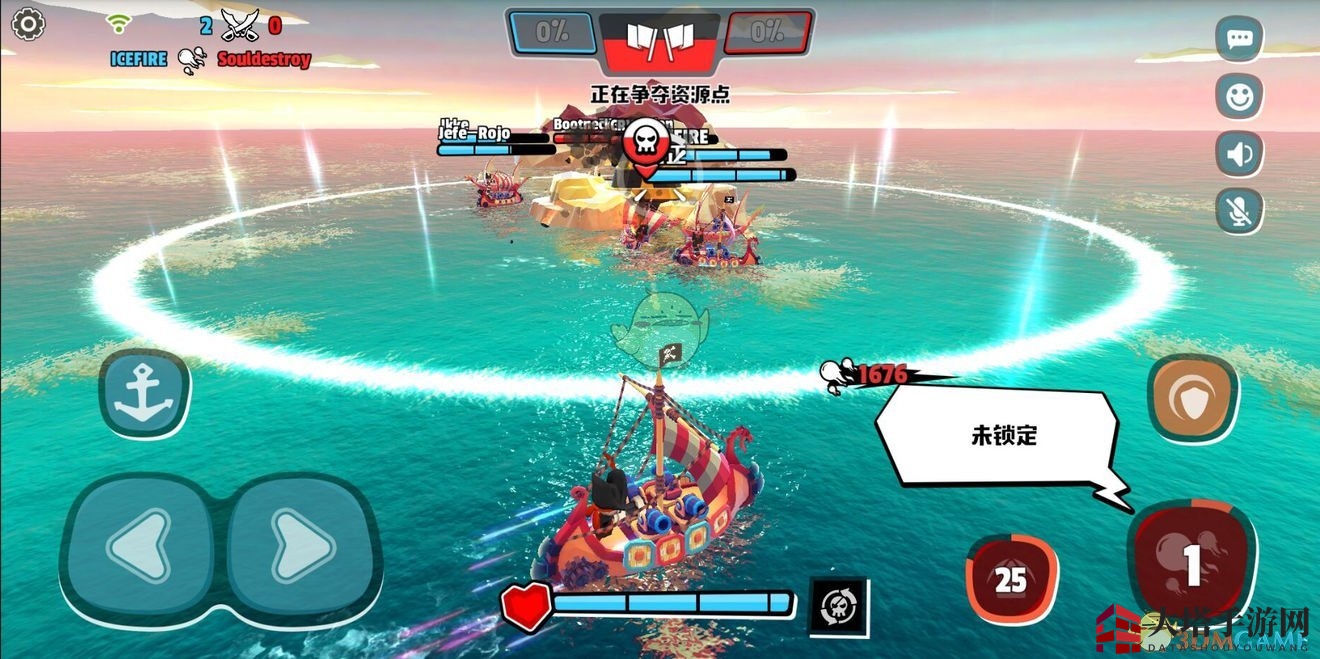Open the smiley emote button

click(x=1240, y=97)
